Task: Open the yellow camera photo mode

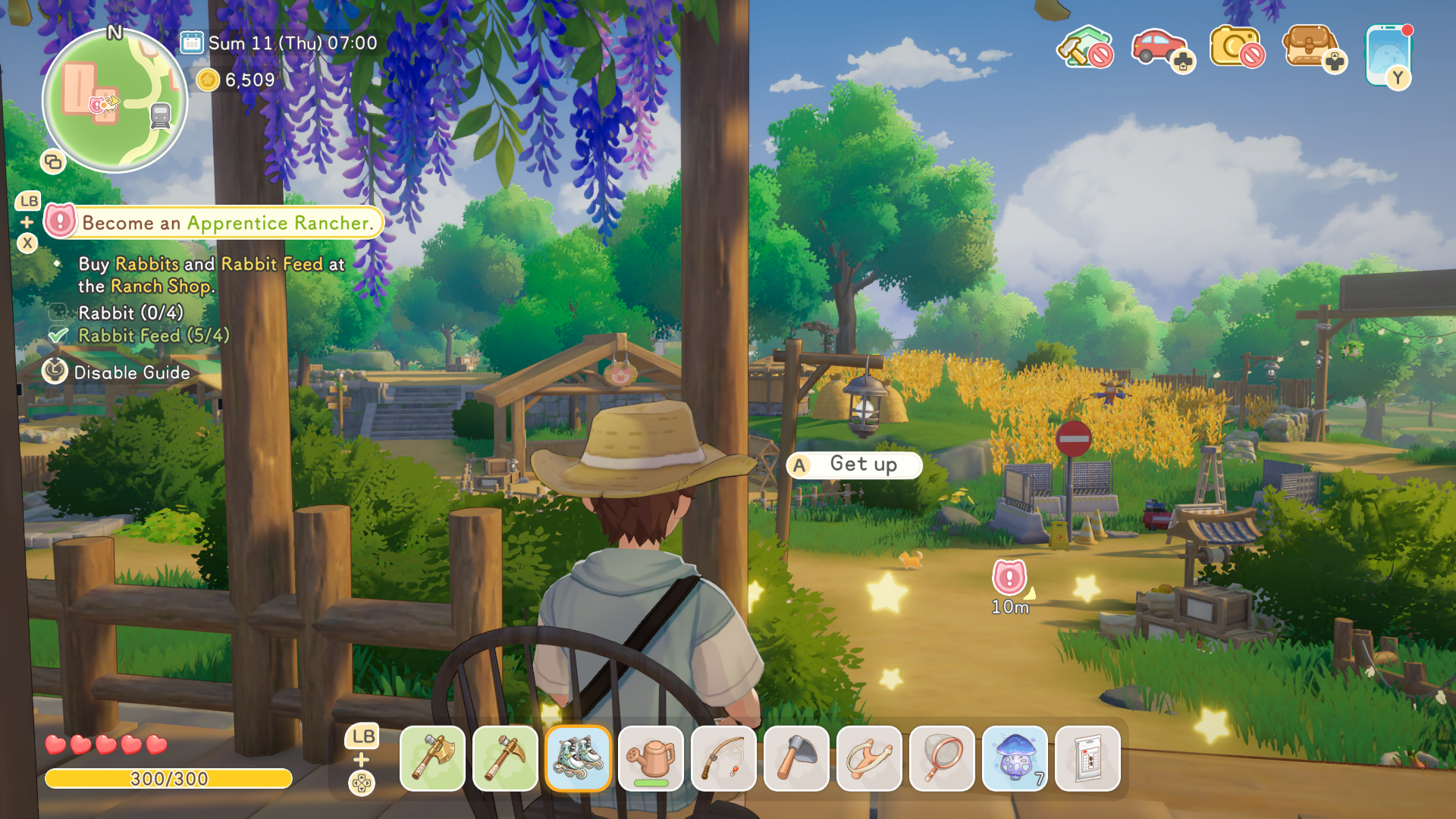Action: coord(1236,48)
